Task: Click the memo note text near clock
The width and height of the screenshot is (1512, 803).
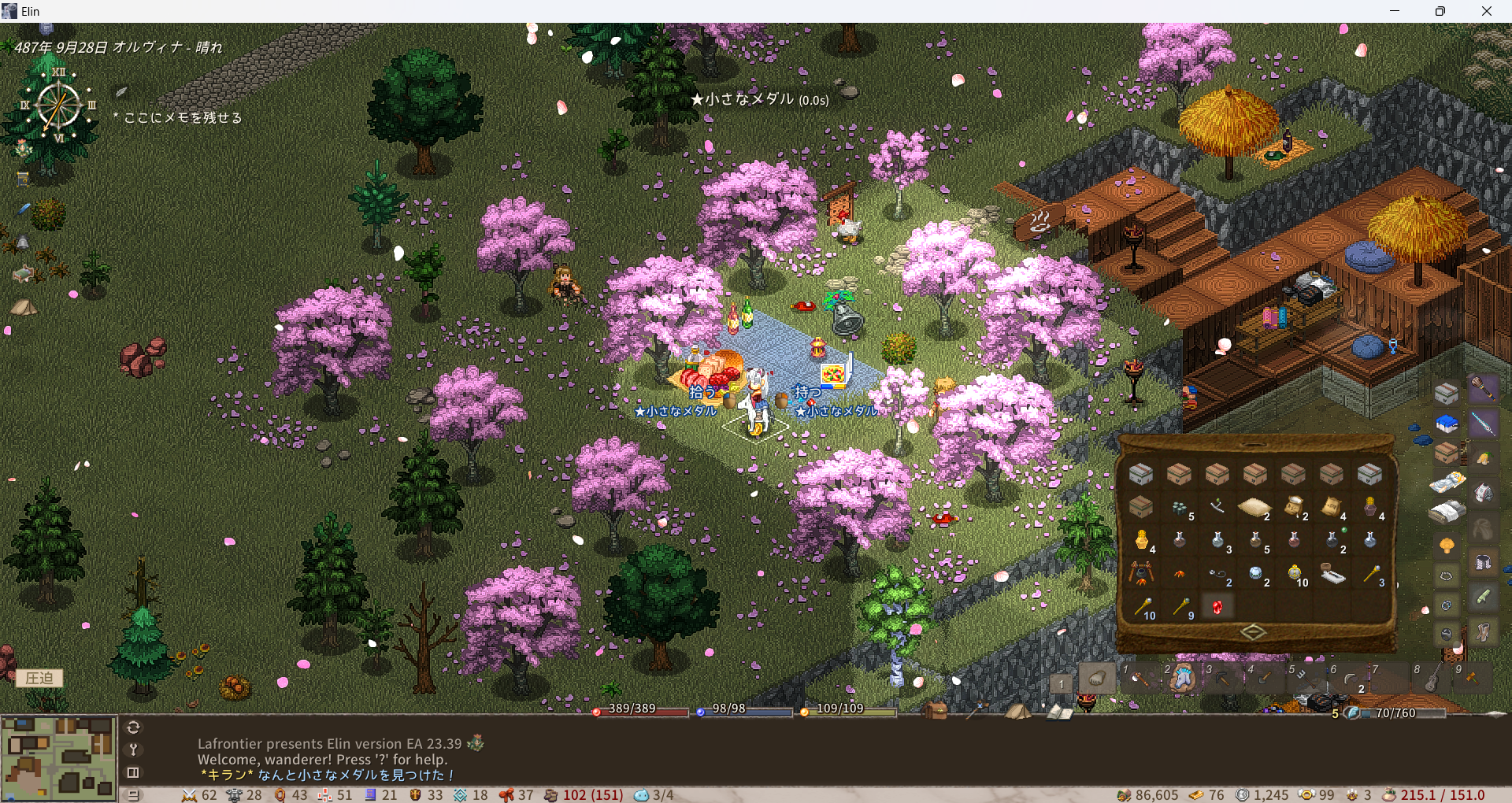Action: pos(182,118)
